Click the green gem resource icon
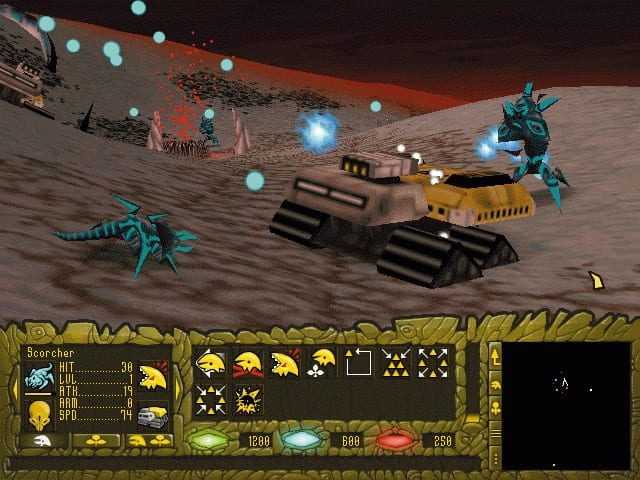 (209, 440)
